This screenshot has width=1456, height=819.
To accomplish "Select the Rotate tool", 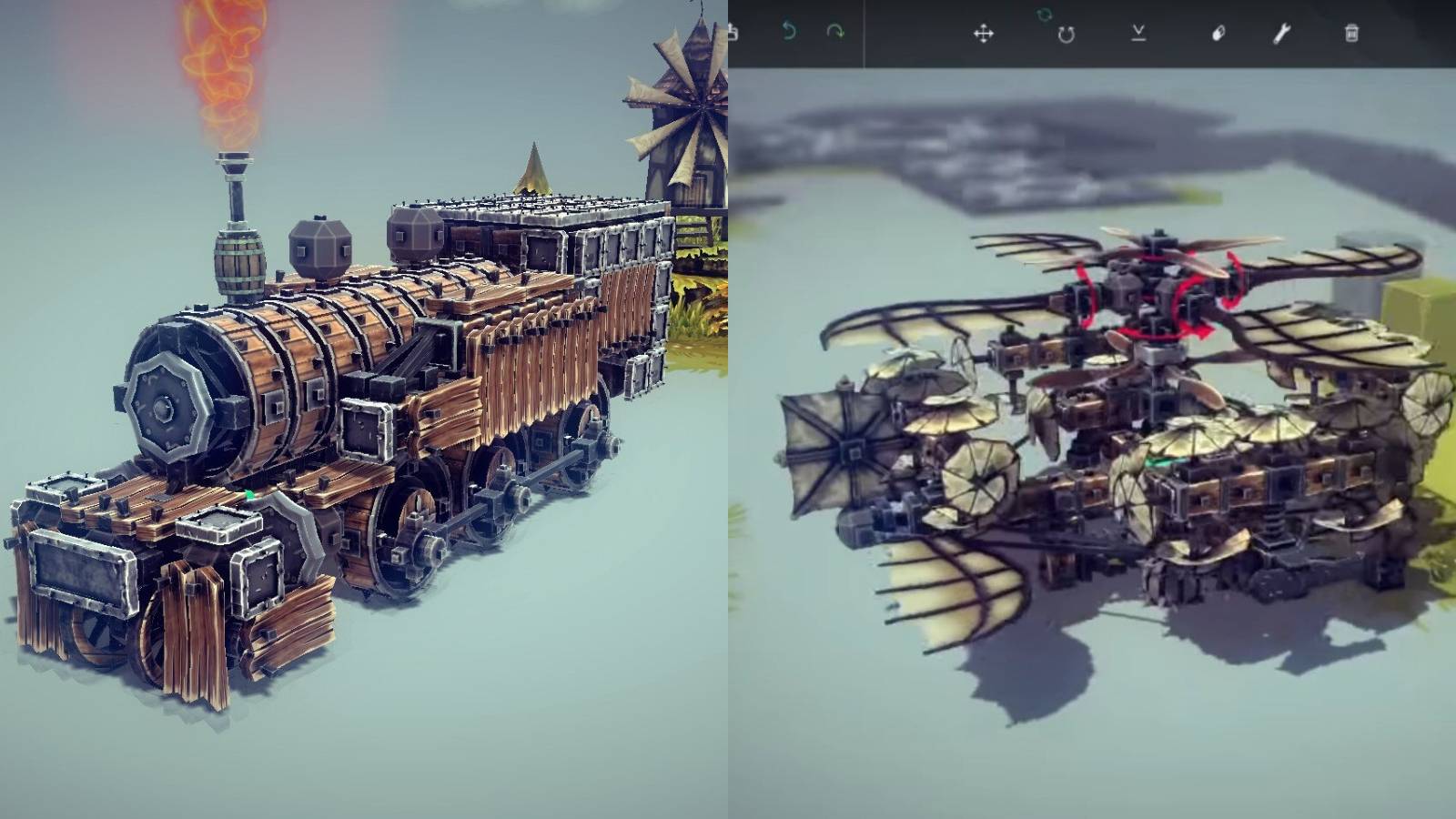I will point(1067,35).
